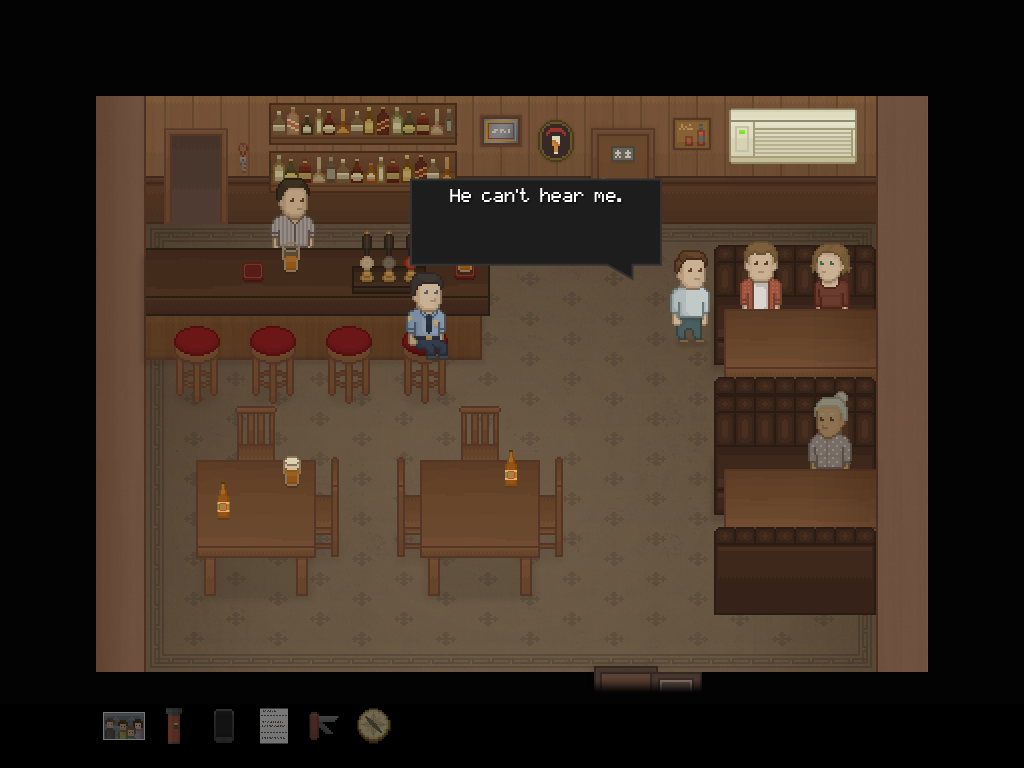Select the compass in the inventory

pos(374,725)
